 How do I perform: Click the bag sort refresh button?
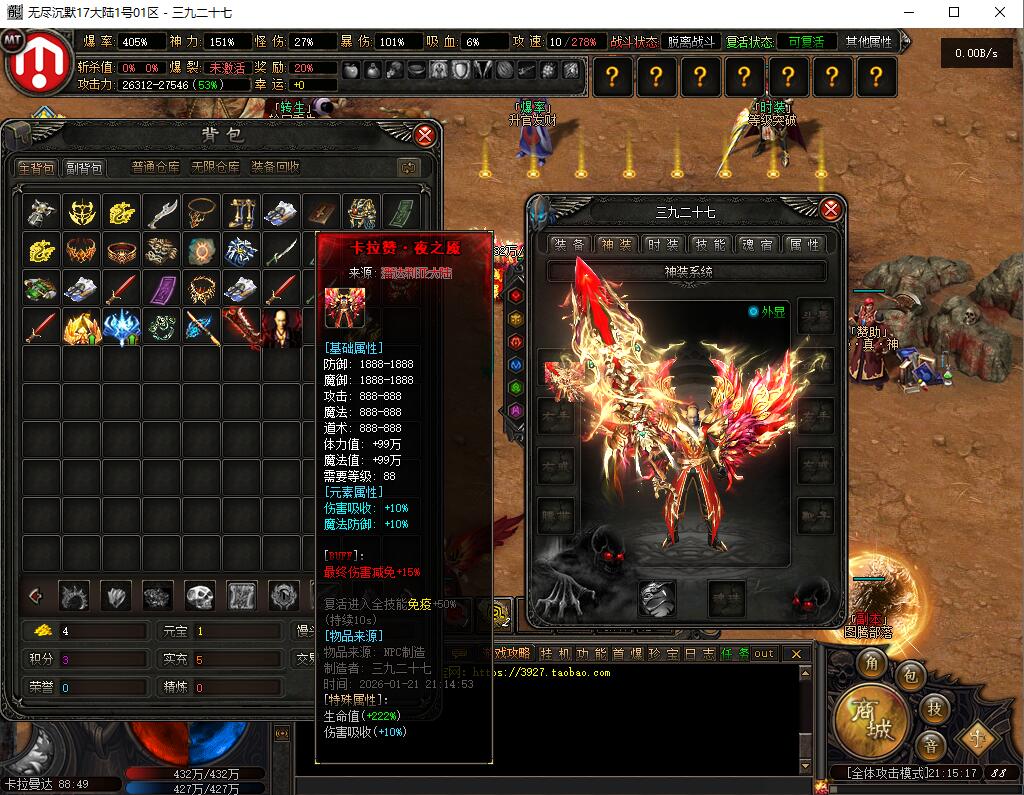click(407, 168)
